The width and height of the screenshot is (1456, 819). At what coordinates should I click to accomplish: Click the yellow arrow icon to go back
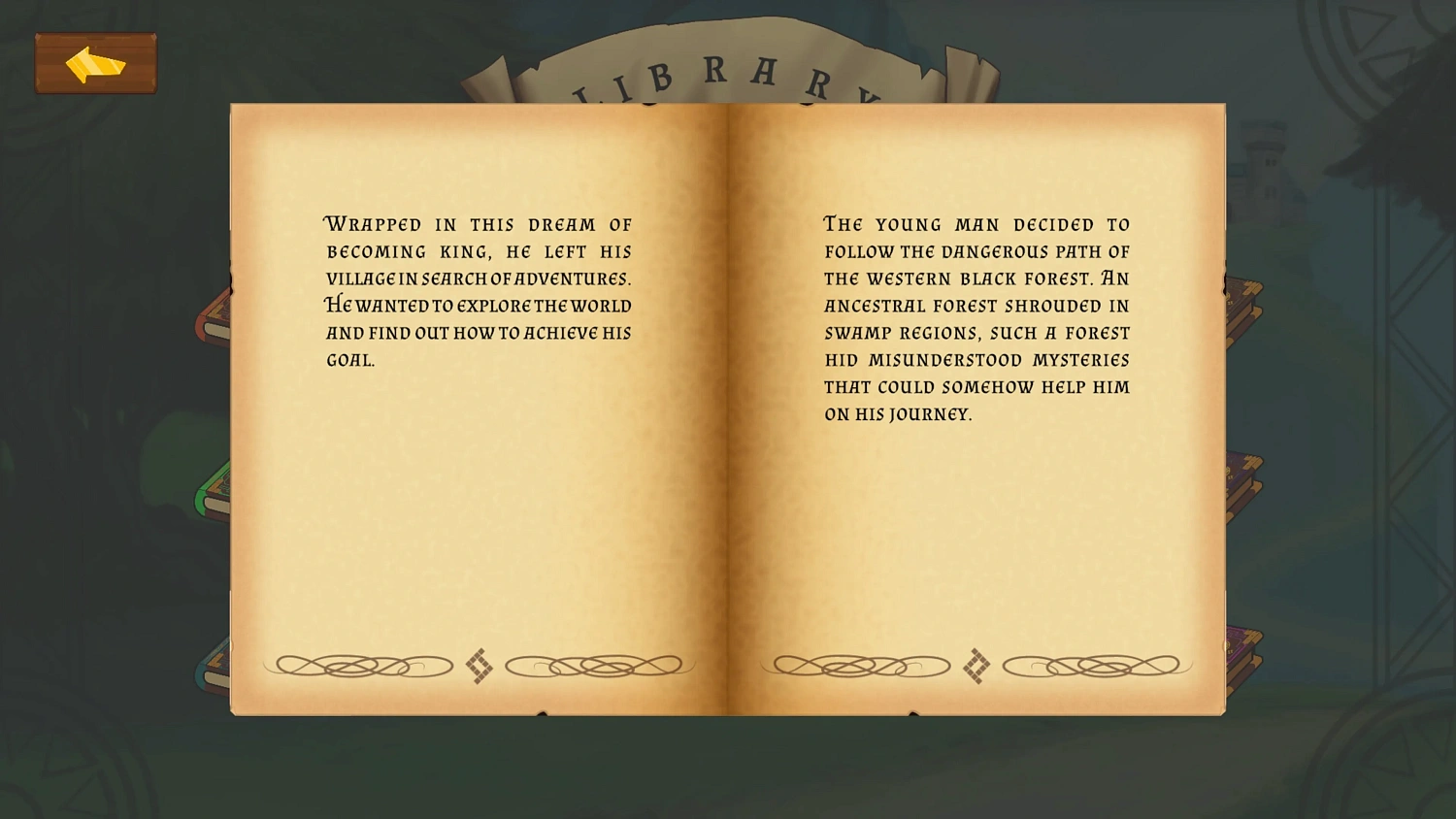click(95, 63)
